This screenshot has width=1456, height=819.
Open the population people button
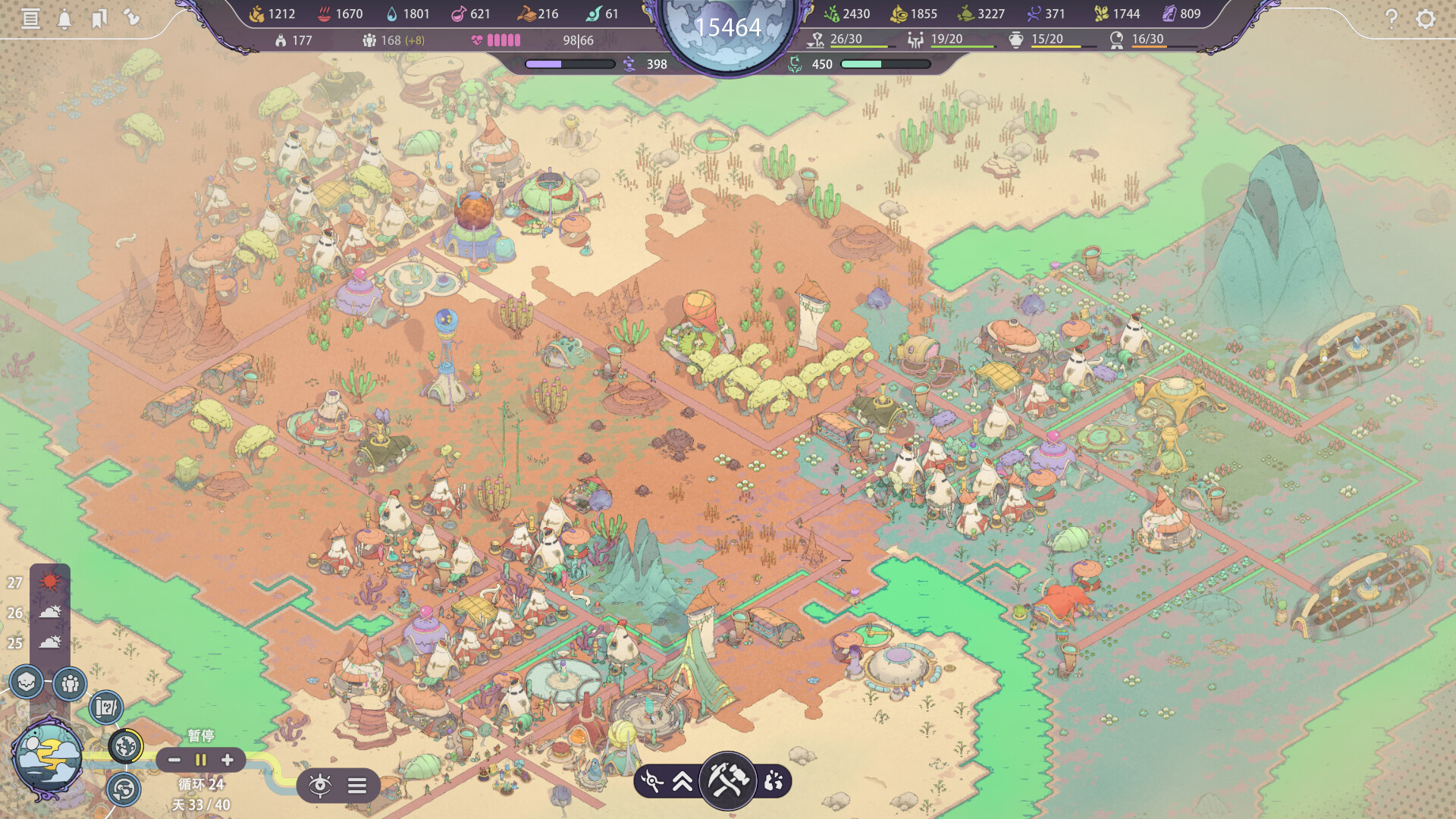tap(70, 684)
